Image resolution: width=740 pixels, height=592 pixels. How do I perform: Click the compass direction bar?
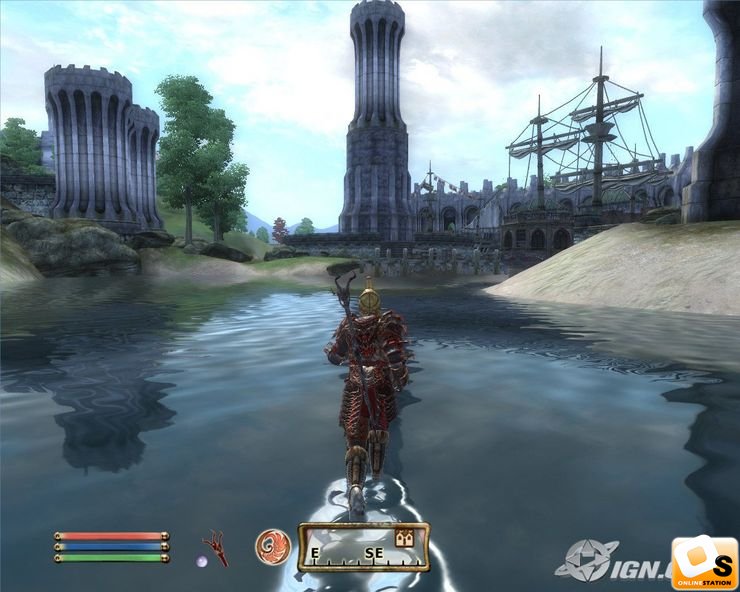[x=363, y=548]
